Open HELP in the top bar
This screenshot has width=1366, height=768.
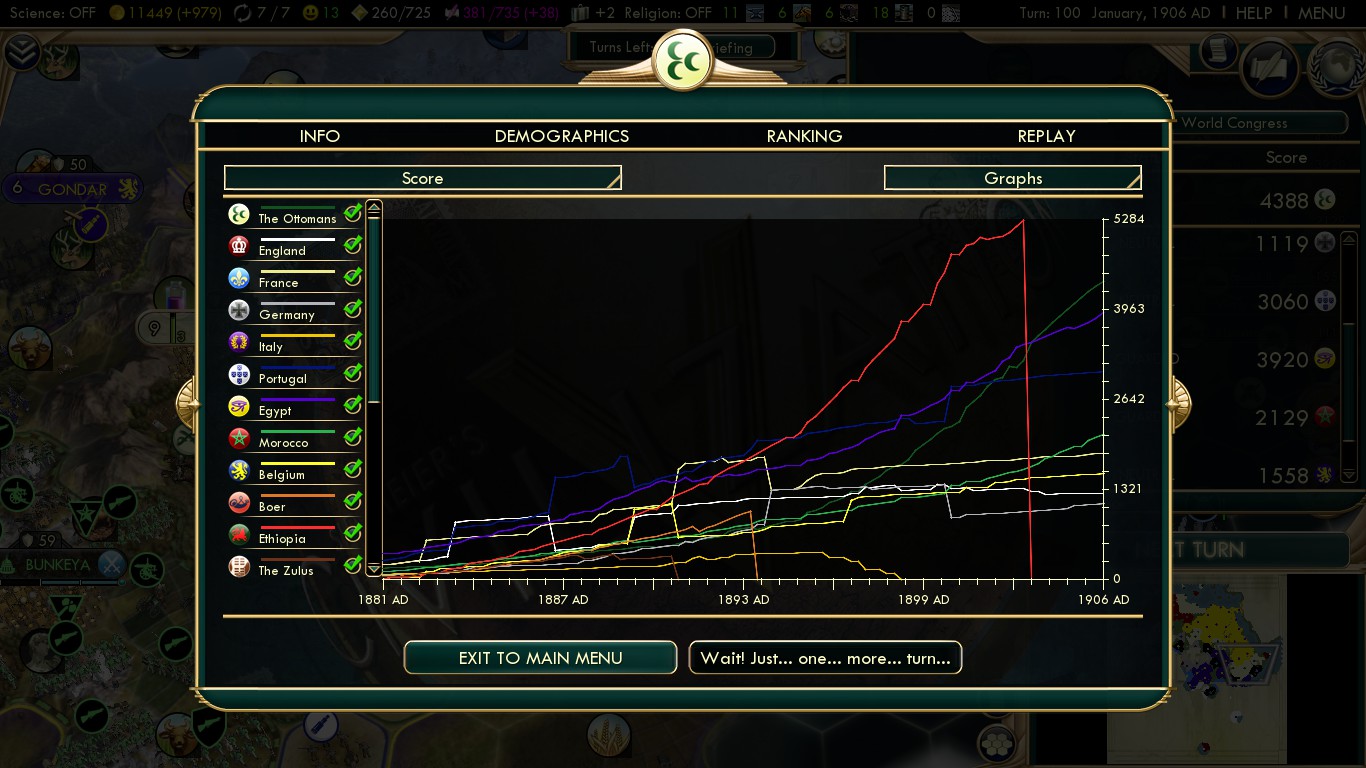1254,13
